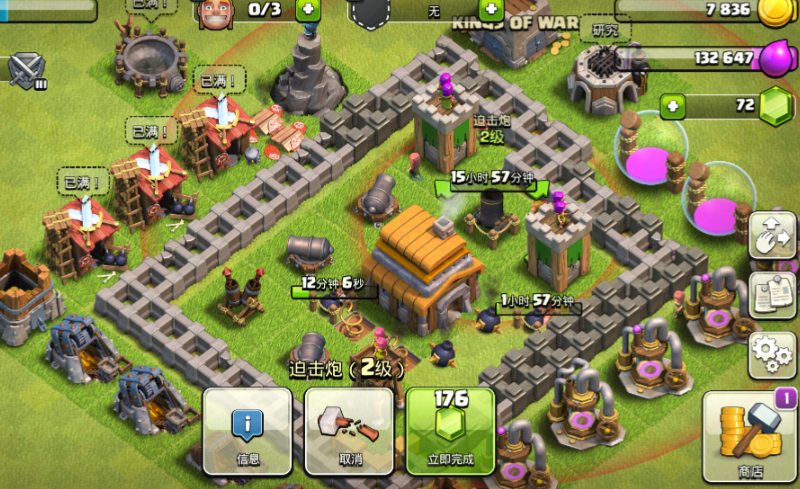Add more gems with the green plus
Image resolution: width=800 pixels, height=489 pixels.
[x=673, y=105]
